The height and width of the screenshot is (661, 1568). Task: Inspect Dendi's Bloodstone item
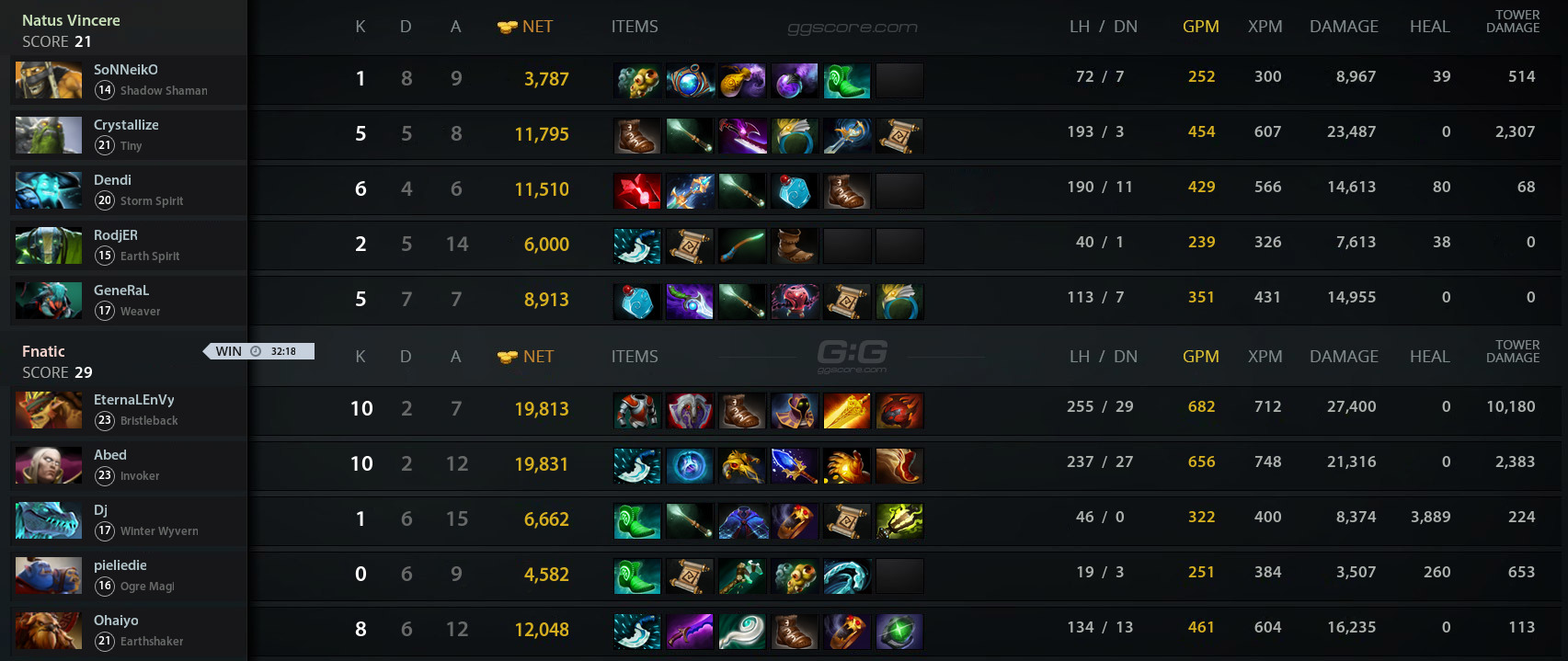(x=637, y=191)
